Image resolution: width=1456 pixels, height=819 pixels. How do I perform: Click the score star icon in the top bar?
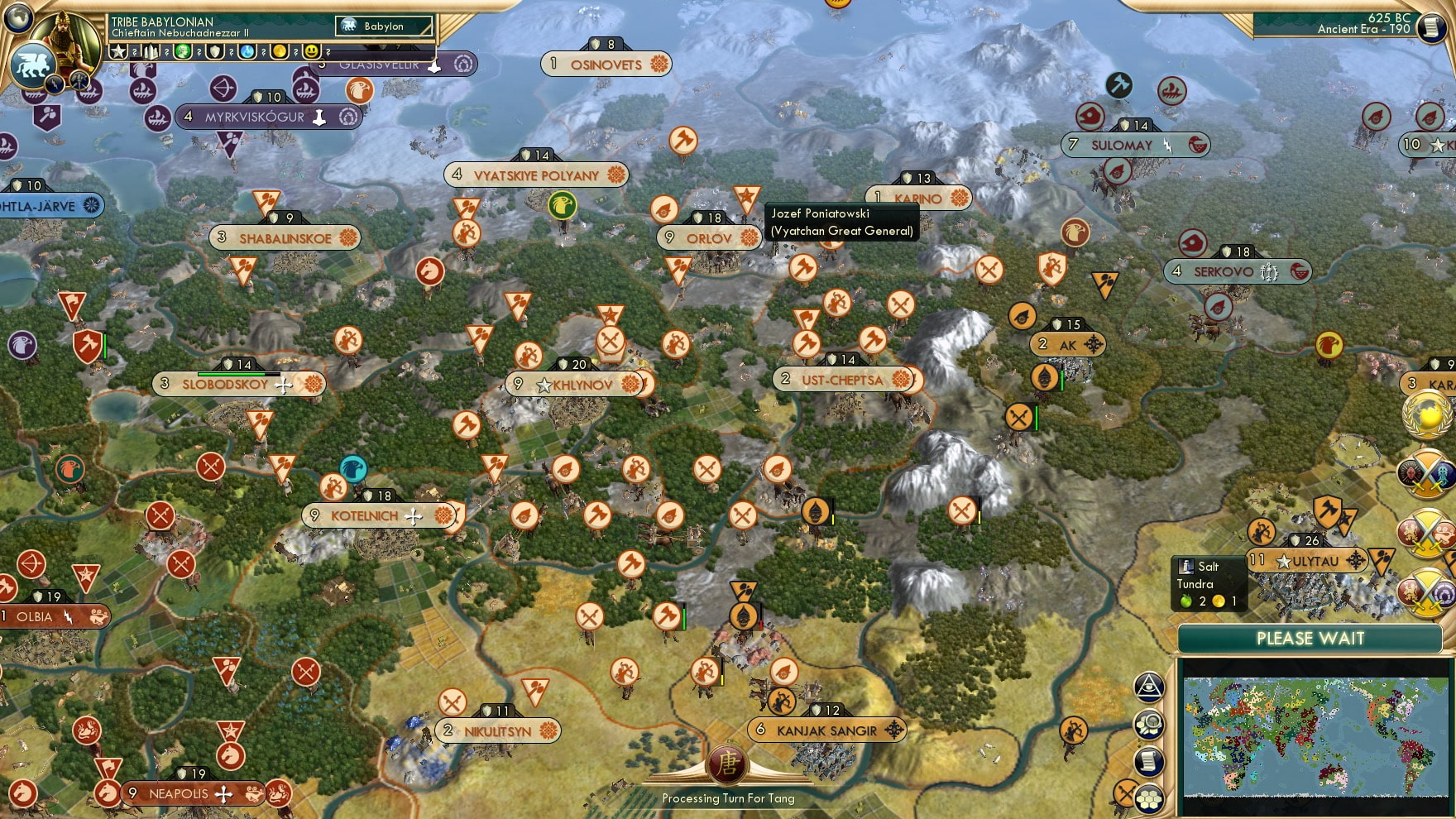pyautogui.click(x=117, y=51)
